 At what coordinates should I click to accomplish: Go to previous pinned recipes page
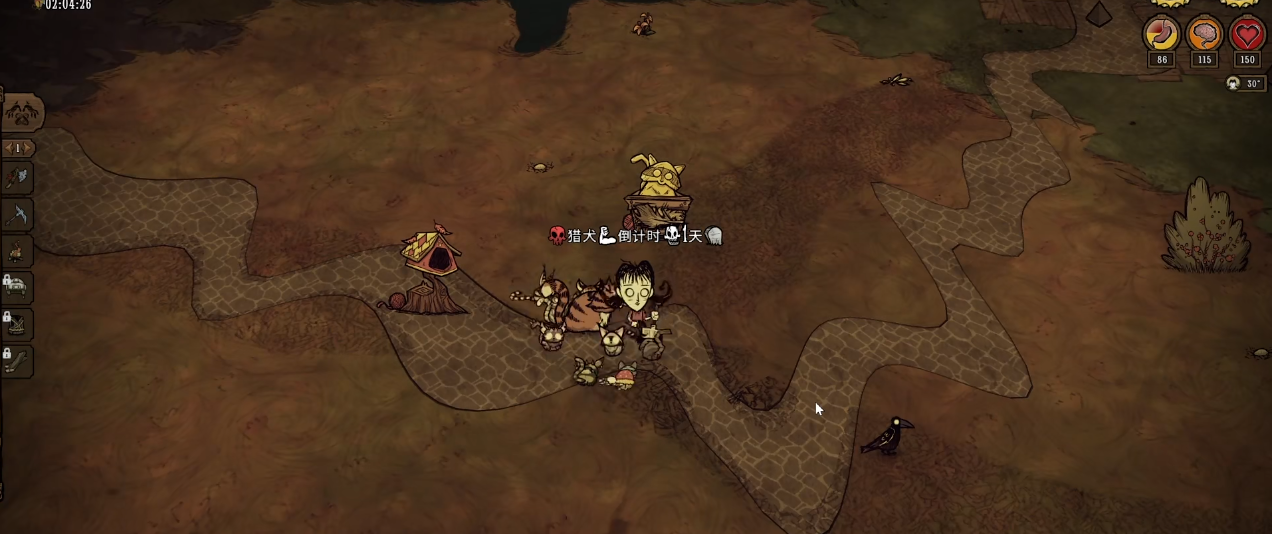pyautogui.click(x=8, y=148)
